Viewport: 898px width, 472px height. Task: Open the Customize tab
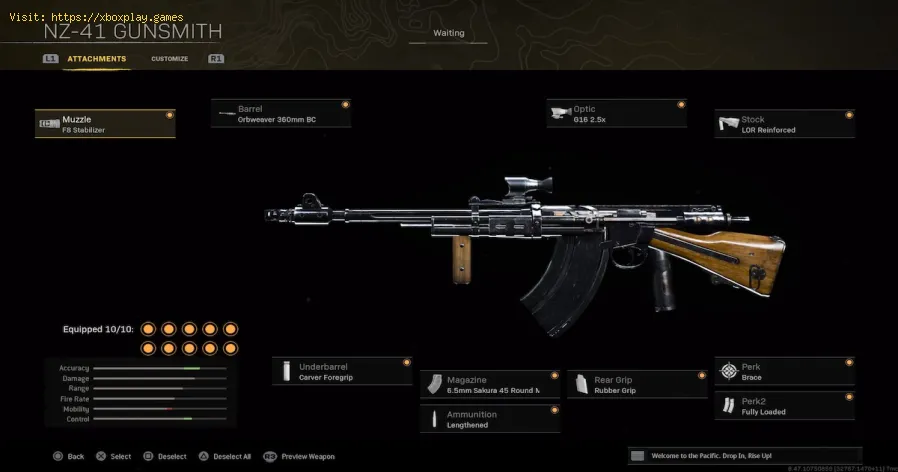169,59
